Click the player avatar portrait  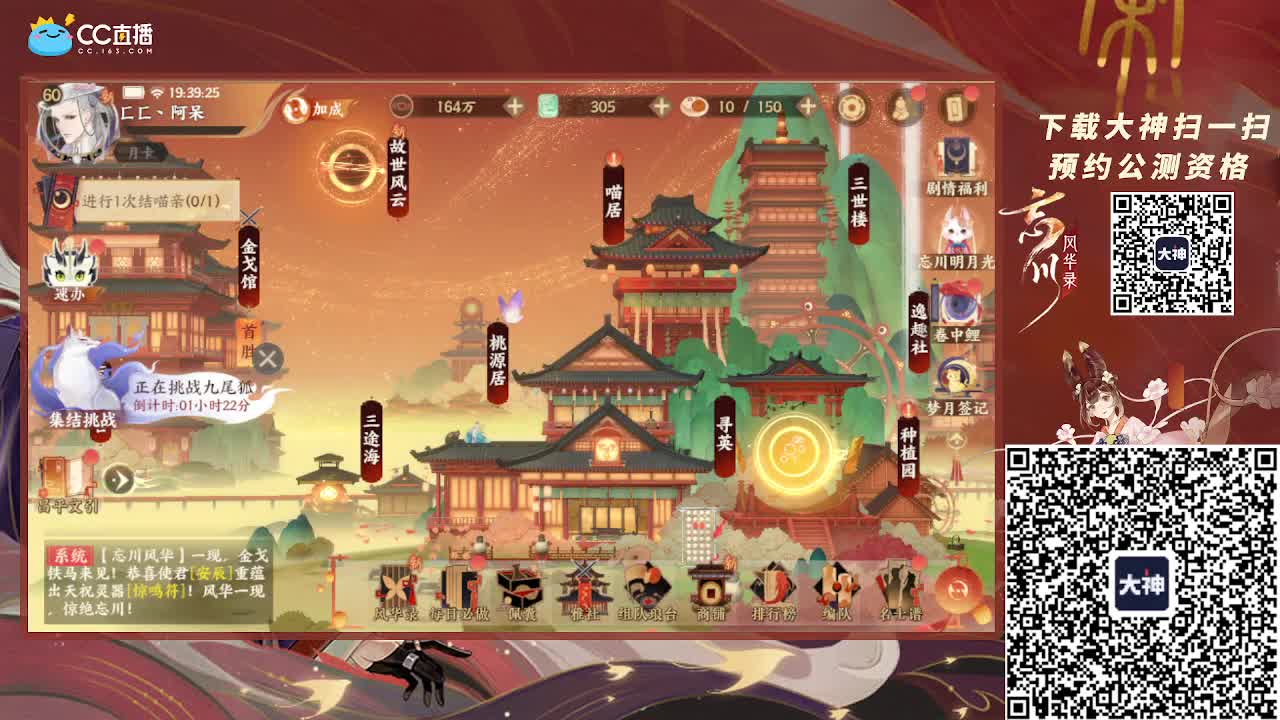(x=76, y=123)
